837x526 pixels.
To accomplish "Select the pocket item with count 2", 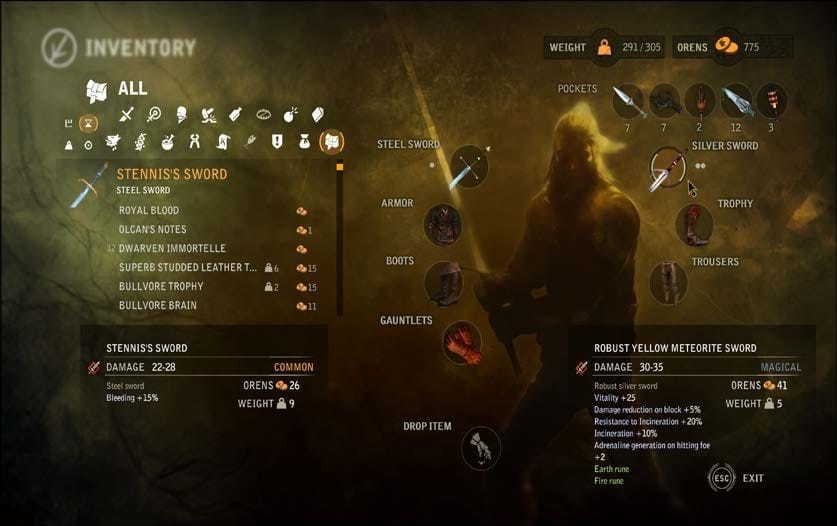I will pyautogui.click(x=700, y=101).
